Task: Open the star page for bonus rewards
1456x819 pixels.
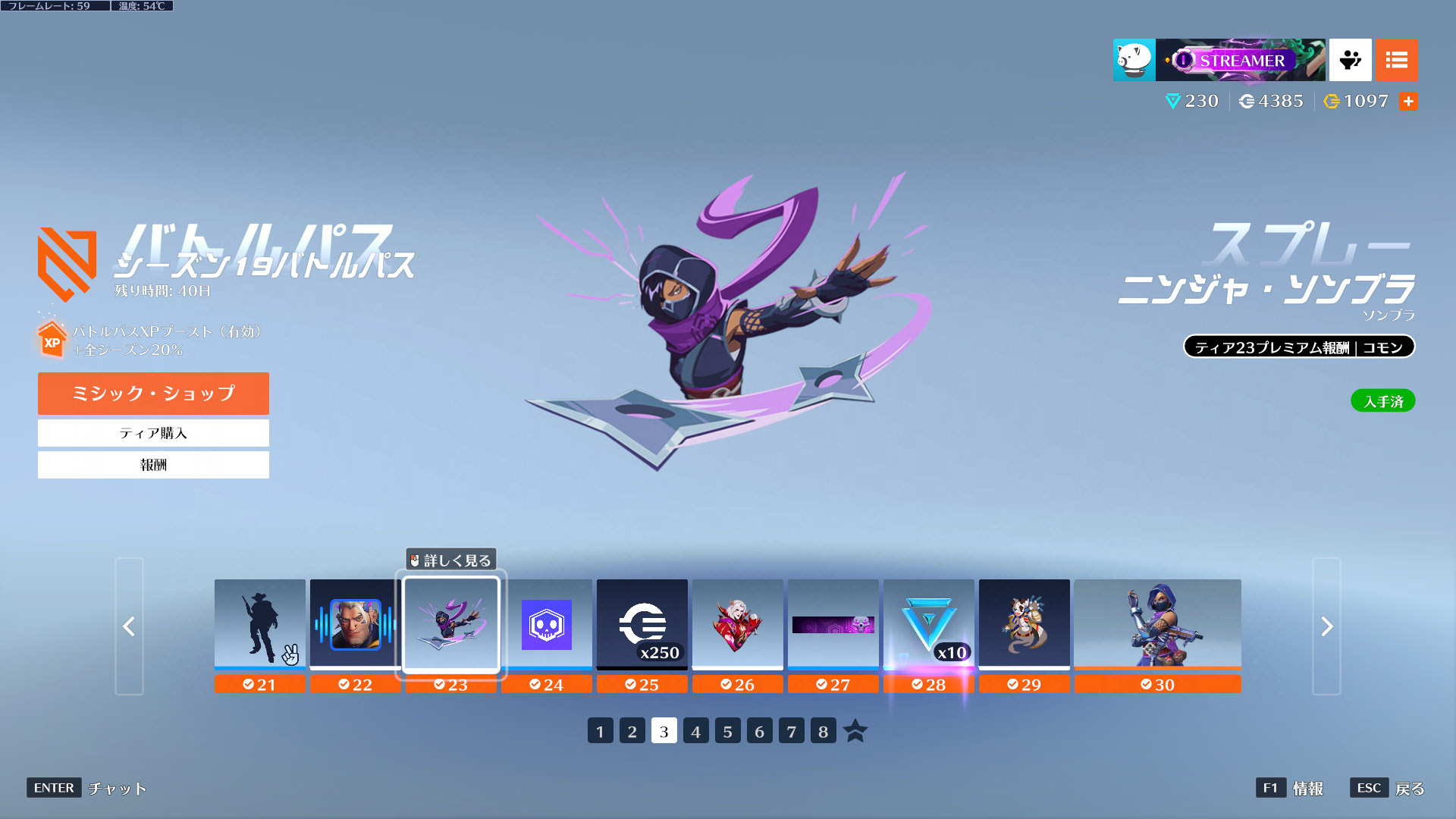Action: click(x=856, y=731)
